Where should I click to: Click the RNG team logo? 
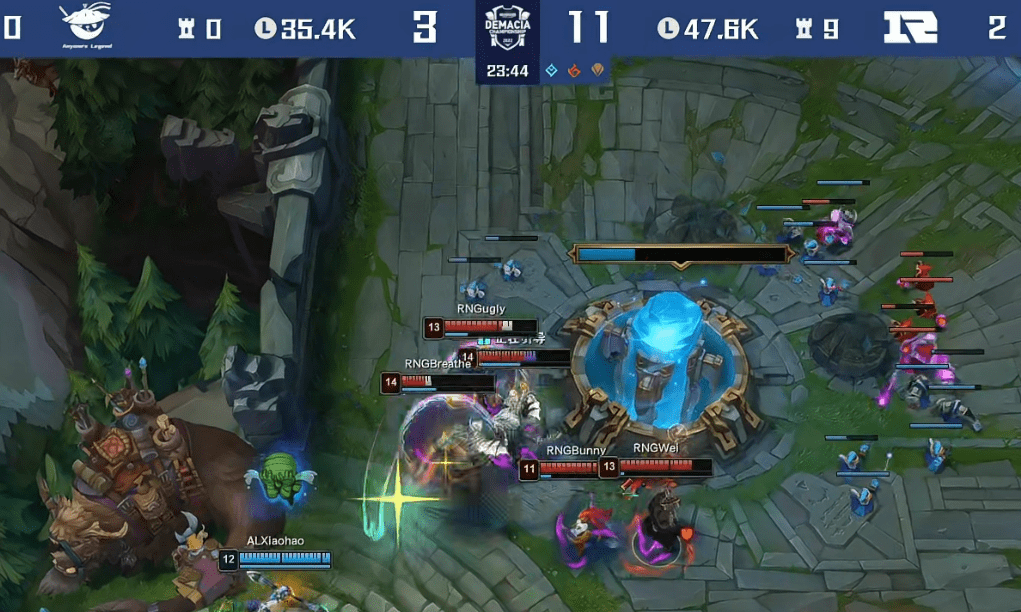tap(911, 28)
